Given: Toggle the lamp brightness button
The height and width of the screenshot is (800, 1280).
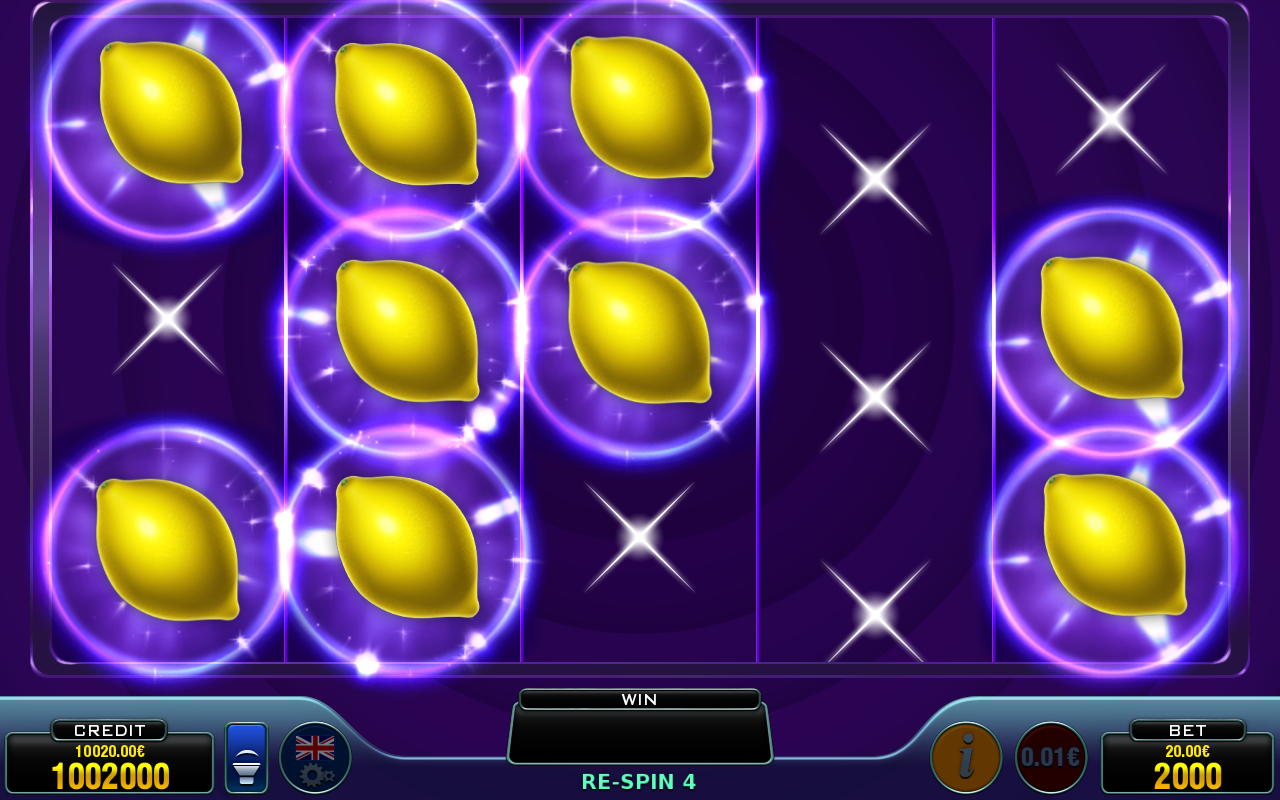Looking at the screenshot, I should click(x=245, y=756).
